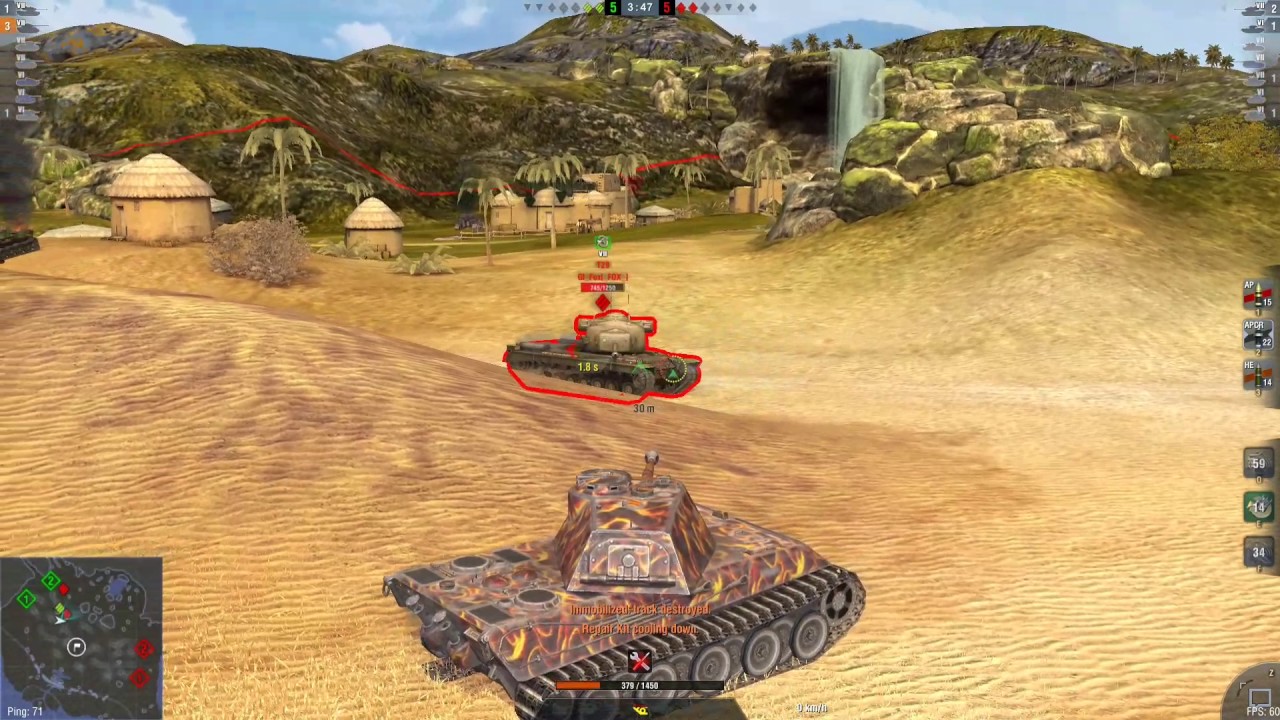Expand the minimap to full size
The width and height of the screenshot is (1280, 720).
(80, 630)
